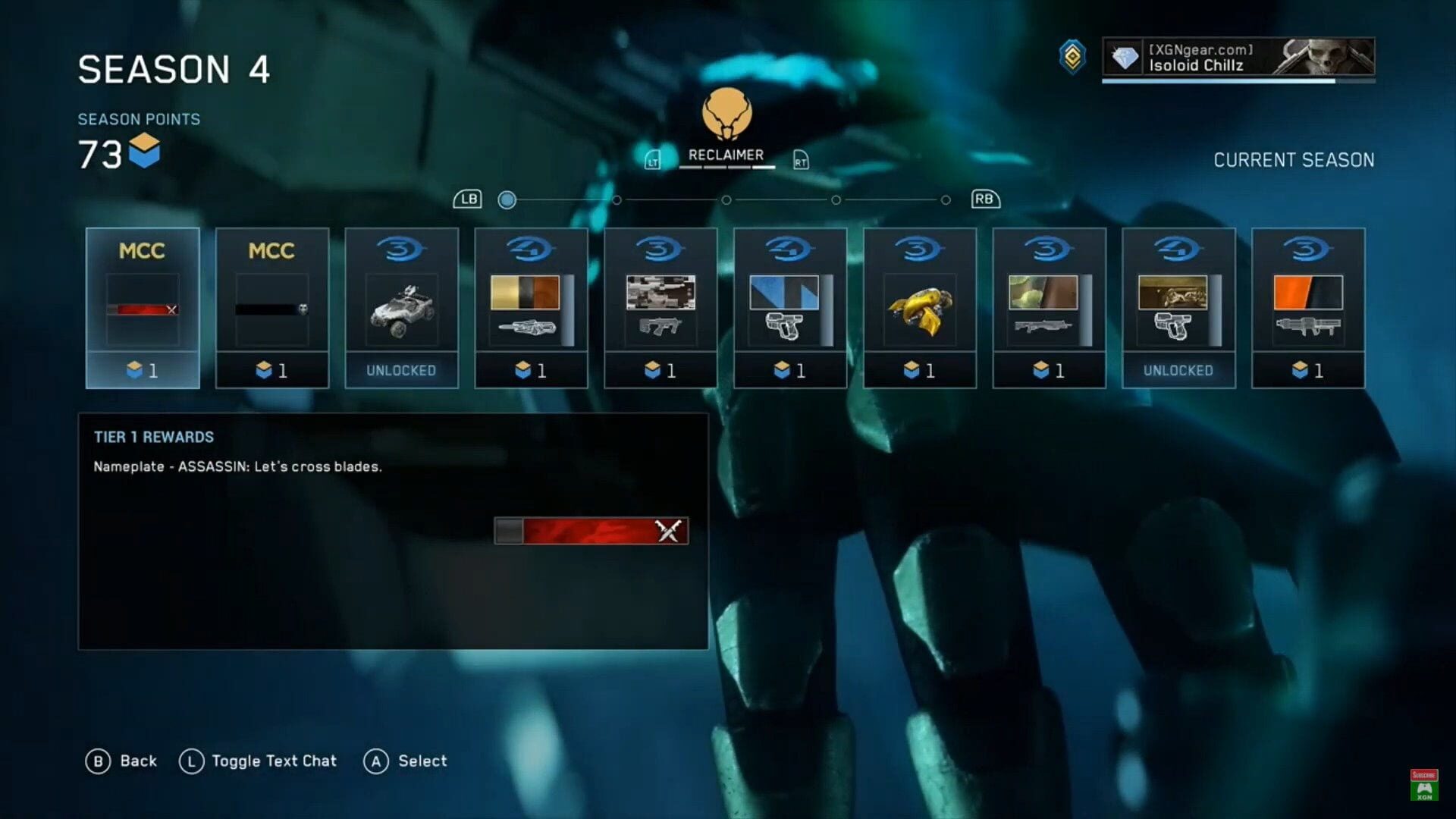Viewport: 1456px width, 819px height.
Task: Click the RT trigger icon beside RECLAIMER
Action: tap(802, 159)
